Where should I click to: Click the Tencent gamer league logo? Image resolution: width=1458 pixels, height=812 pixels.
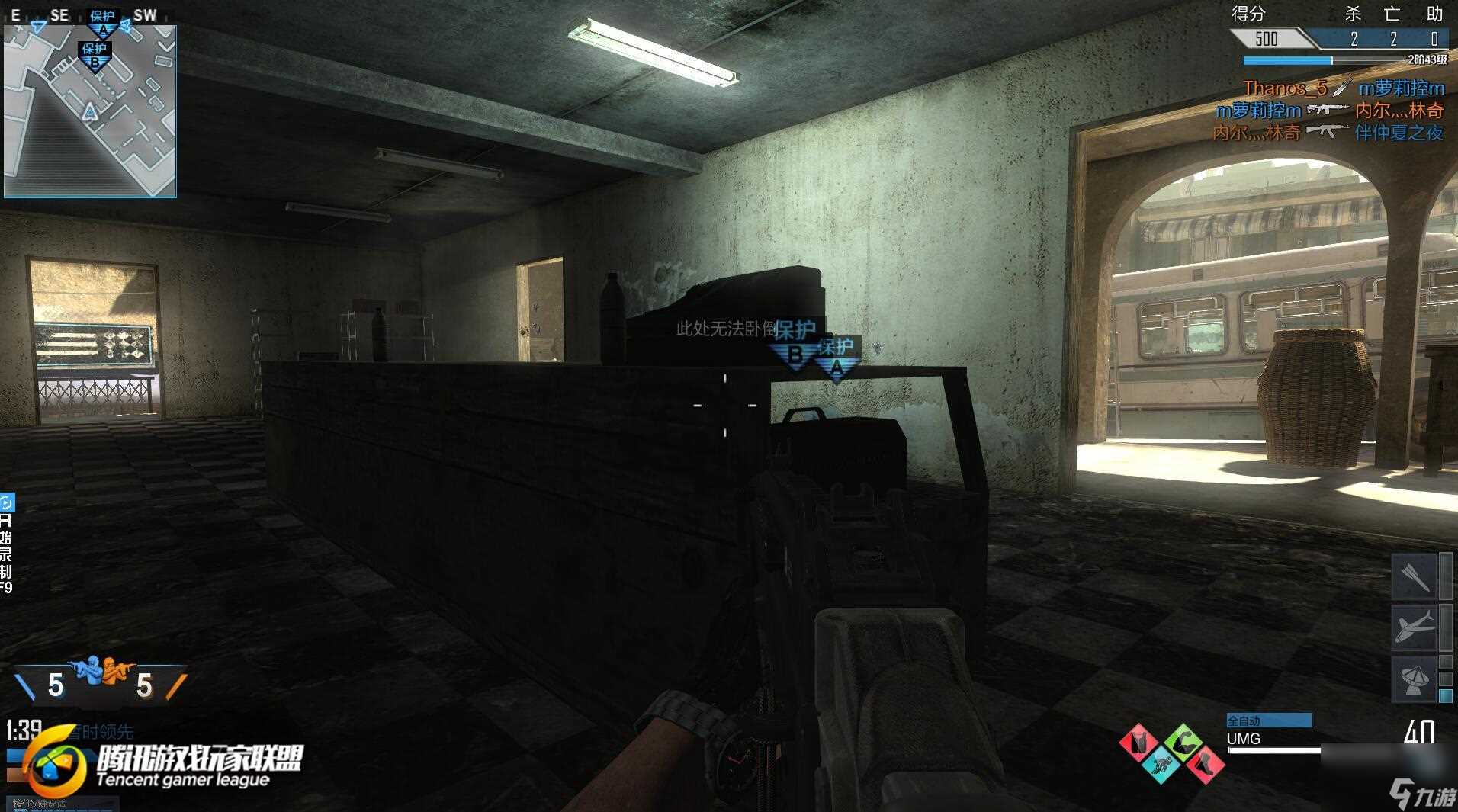point(164,765)
